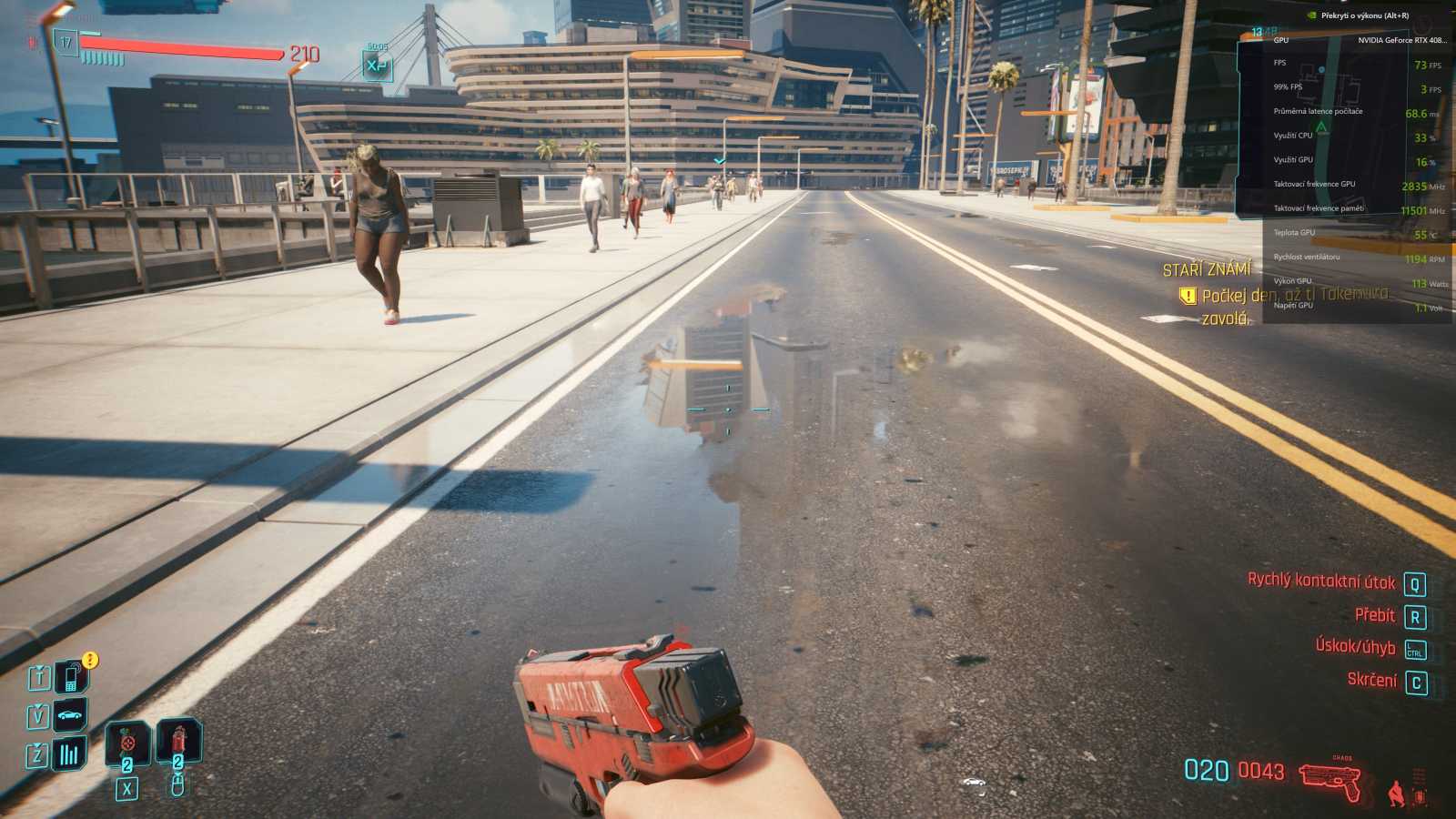
Task: Open the radio equalizer bars icon
Action: click(x=70, y=753)
